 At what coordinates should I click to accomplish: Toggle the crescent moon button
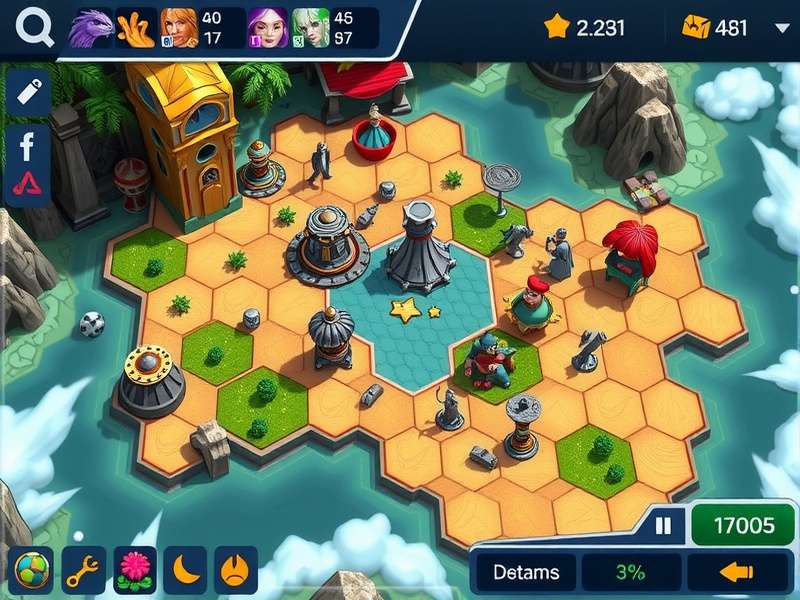[185, 571]
